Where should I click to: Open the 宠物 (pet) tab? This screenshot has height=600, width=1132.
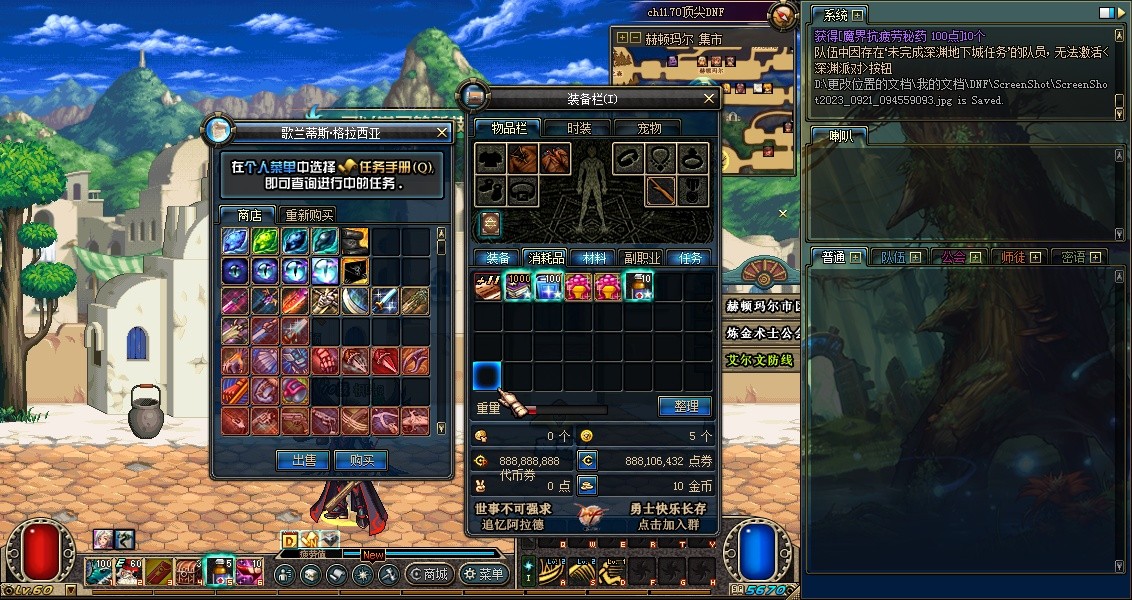click(650, 128)
